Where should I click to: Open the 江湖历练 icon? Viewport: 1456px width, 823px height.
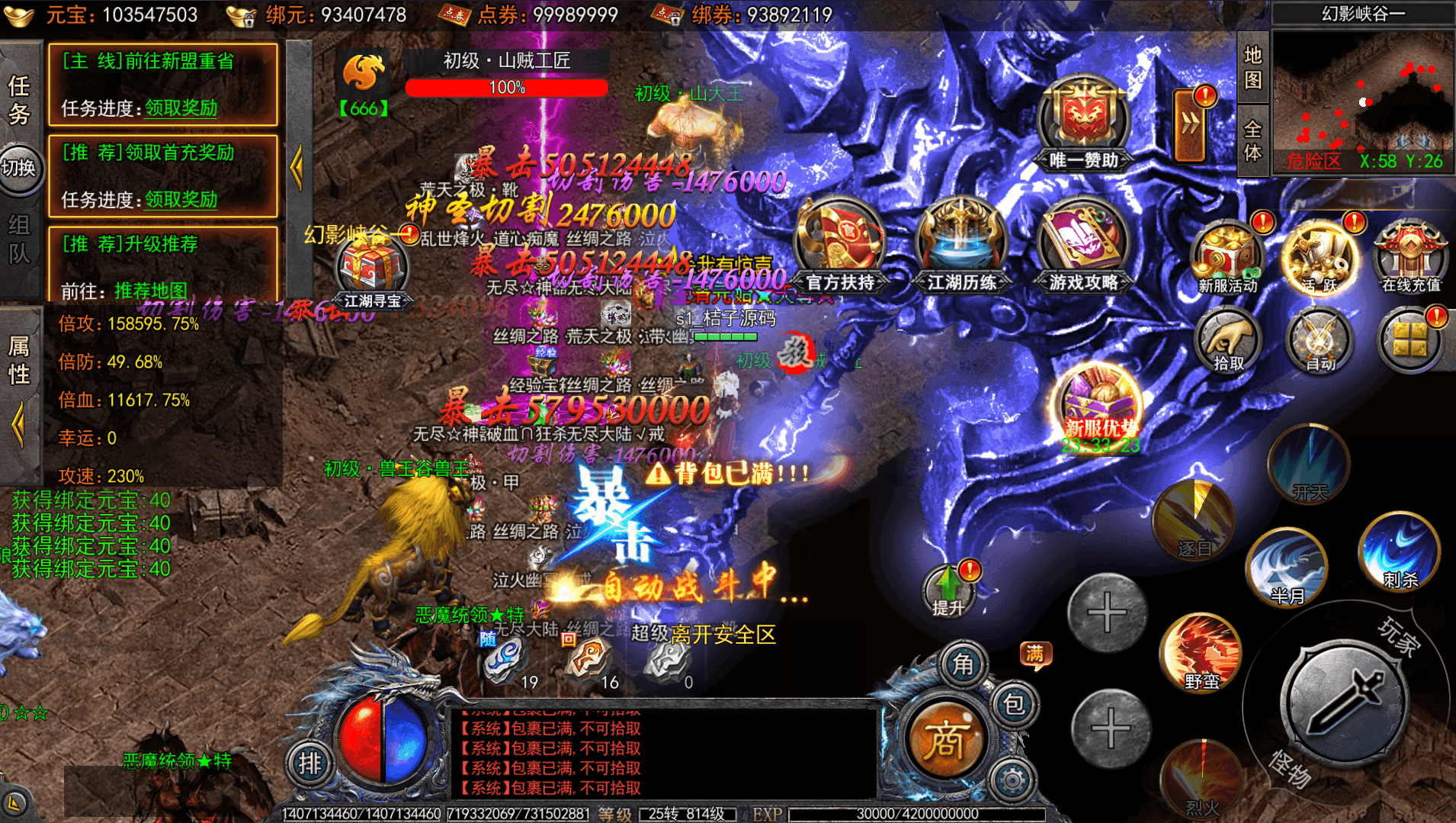[x=961, y=243]
